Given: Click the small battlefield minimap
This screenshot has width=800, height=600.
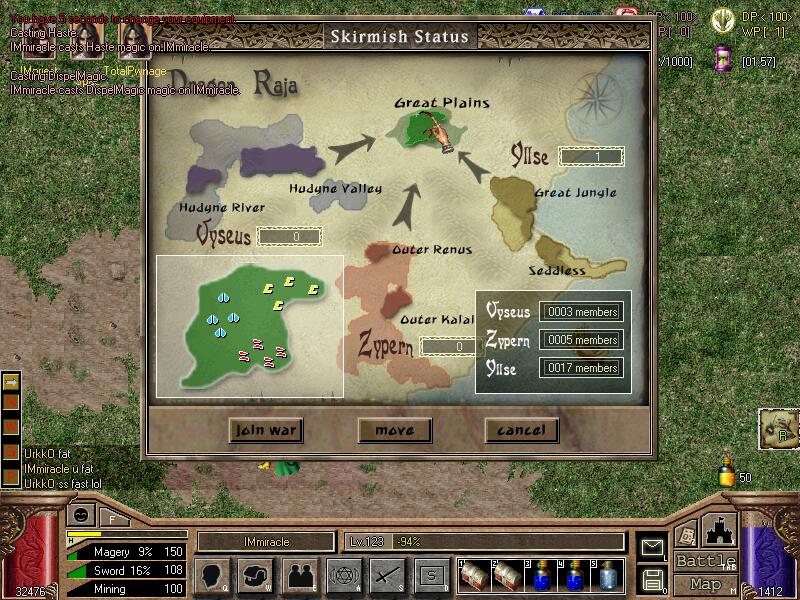Looking at the screenshot, I should pos(249,325).
